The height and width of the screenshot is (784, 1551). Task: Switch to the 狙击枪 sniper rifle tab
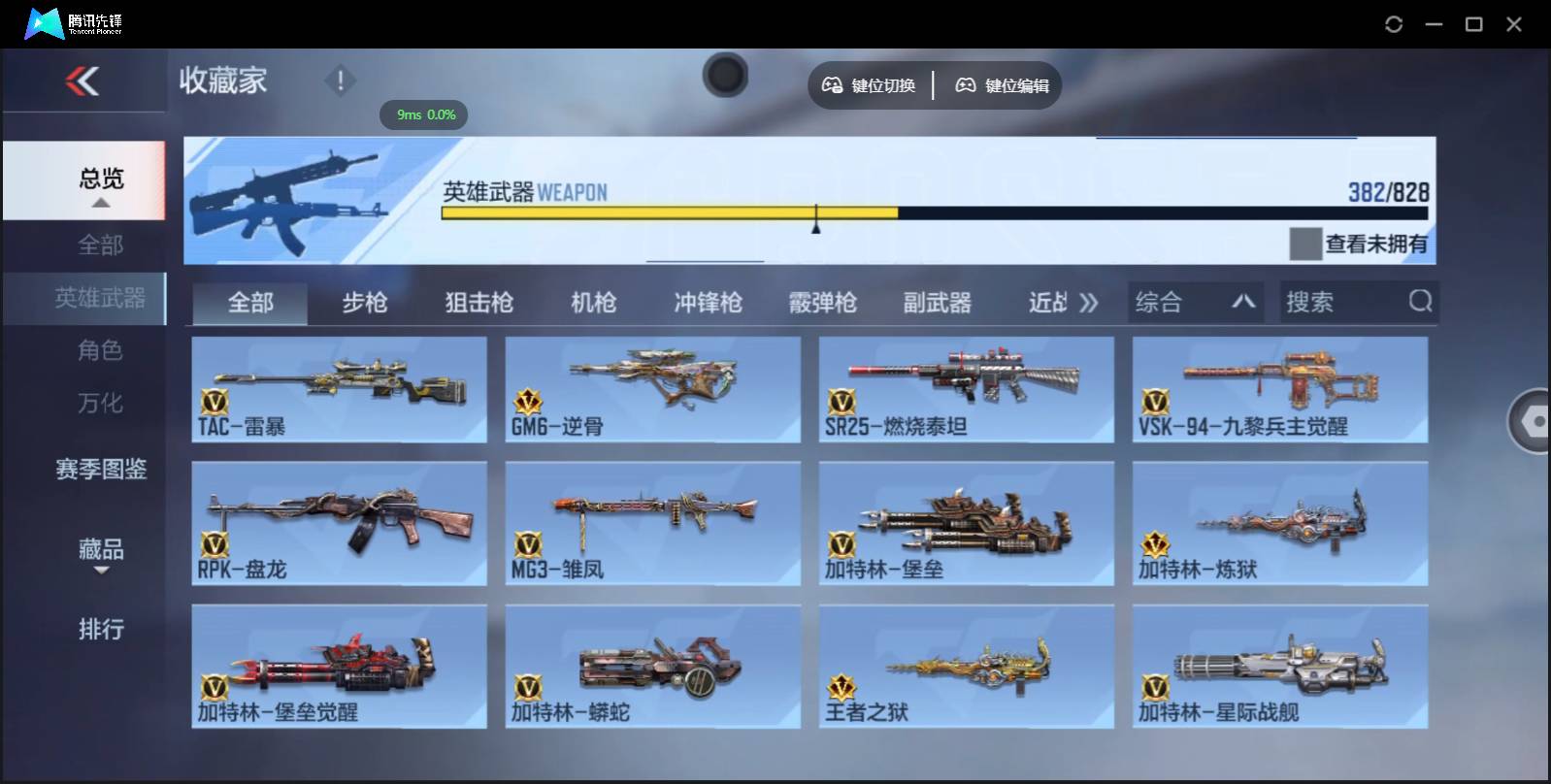click(478, 303)
